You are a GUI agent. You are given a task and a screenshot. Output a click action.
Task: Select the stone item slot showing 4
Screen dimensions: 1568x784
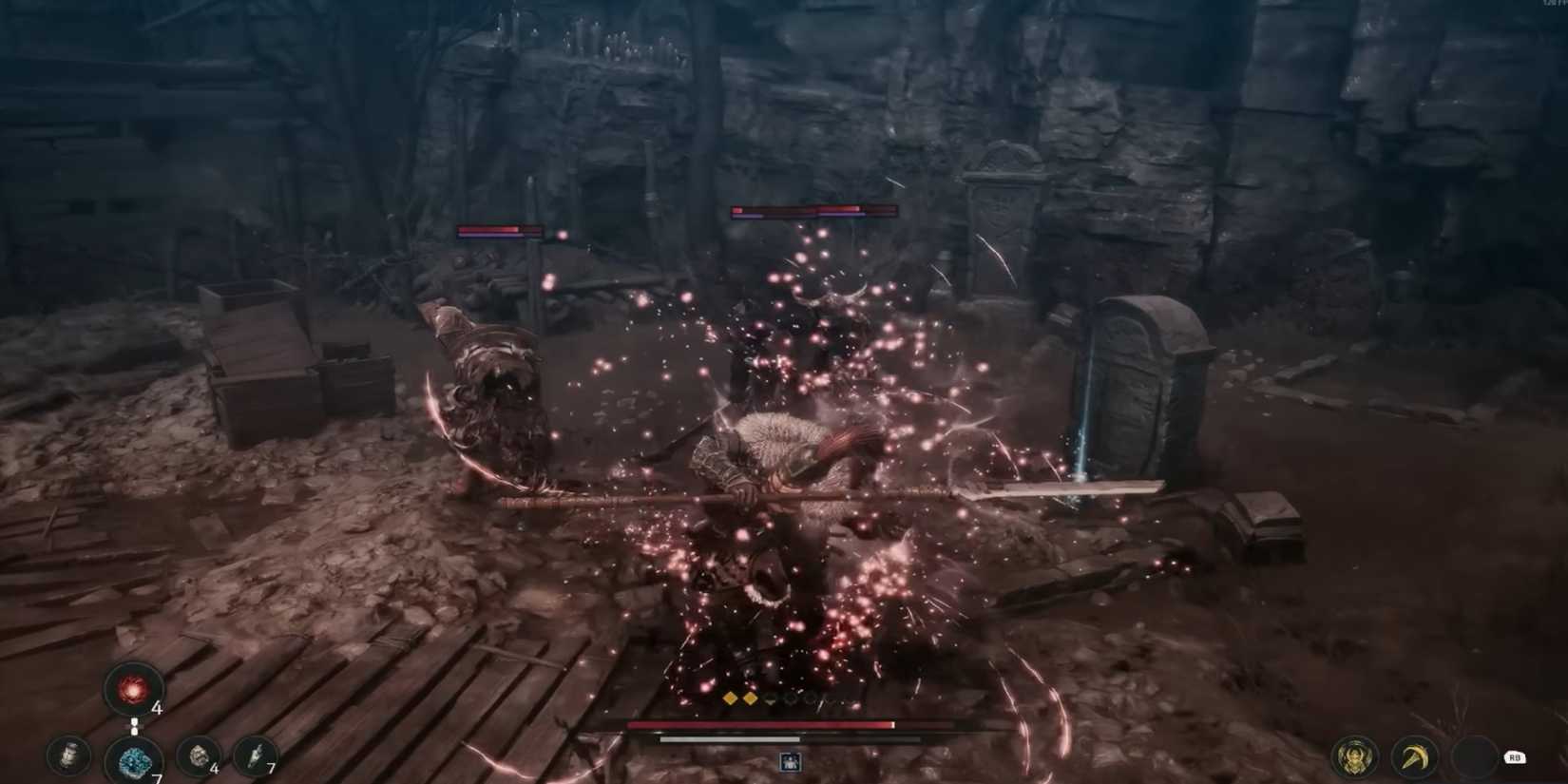[198, 756]
